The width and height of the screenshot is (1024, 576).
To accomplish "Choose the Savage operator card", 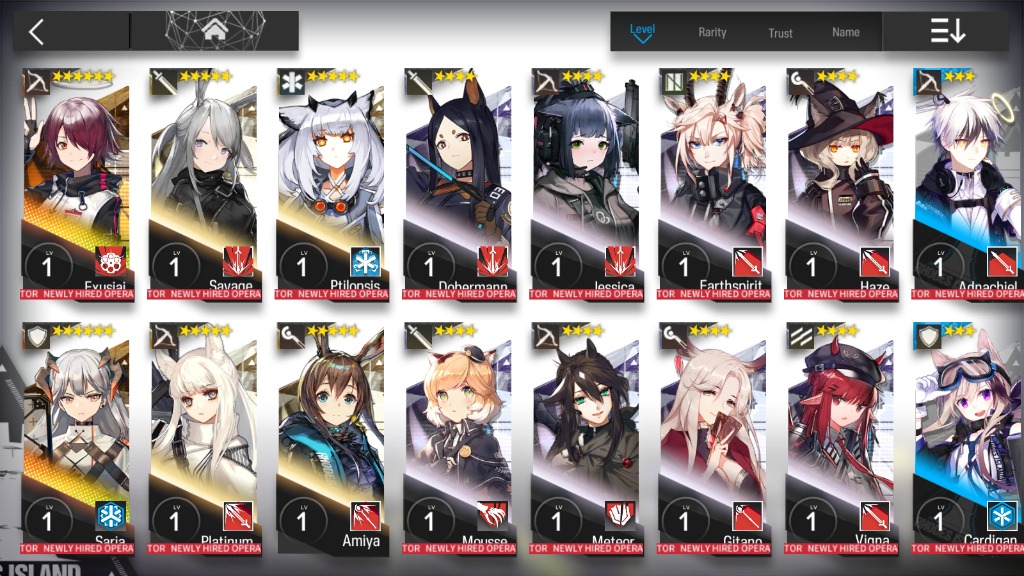I will 203,180.
